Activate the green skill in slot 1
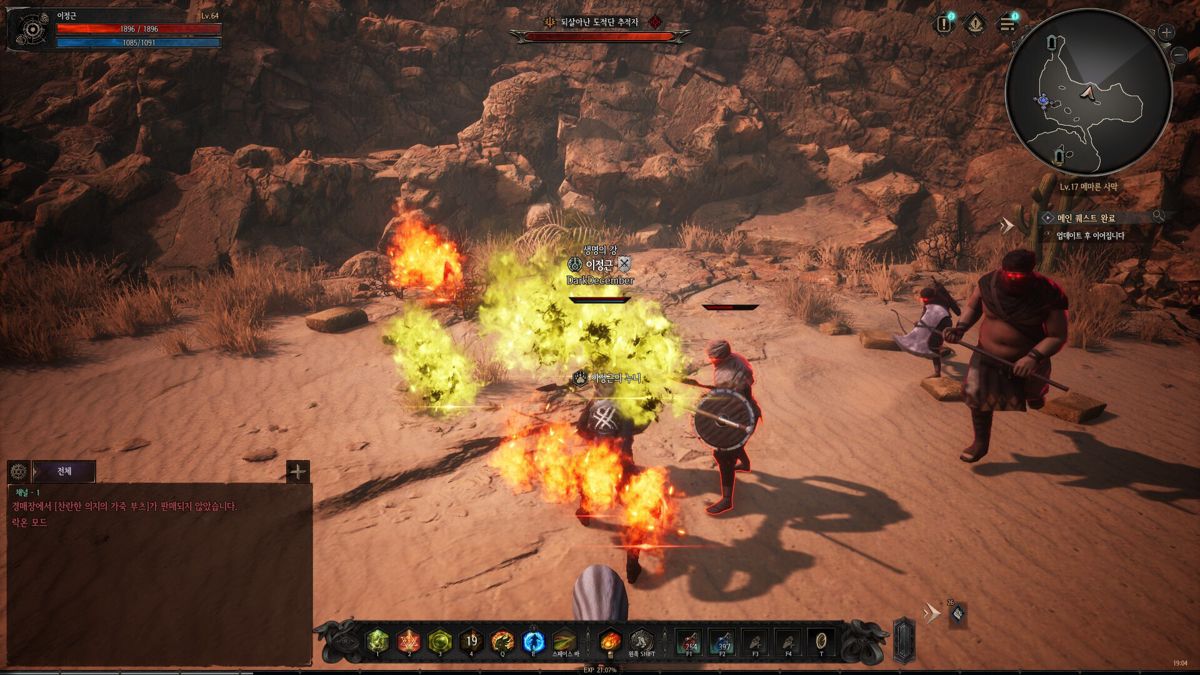Viewport: 1200px width, 675px height. coord(377,641)
